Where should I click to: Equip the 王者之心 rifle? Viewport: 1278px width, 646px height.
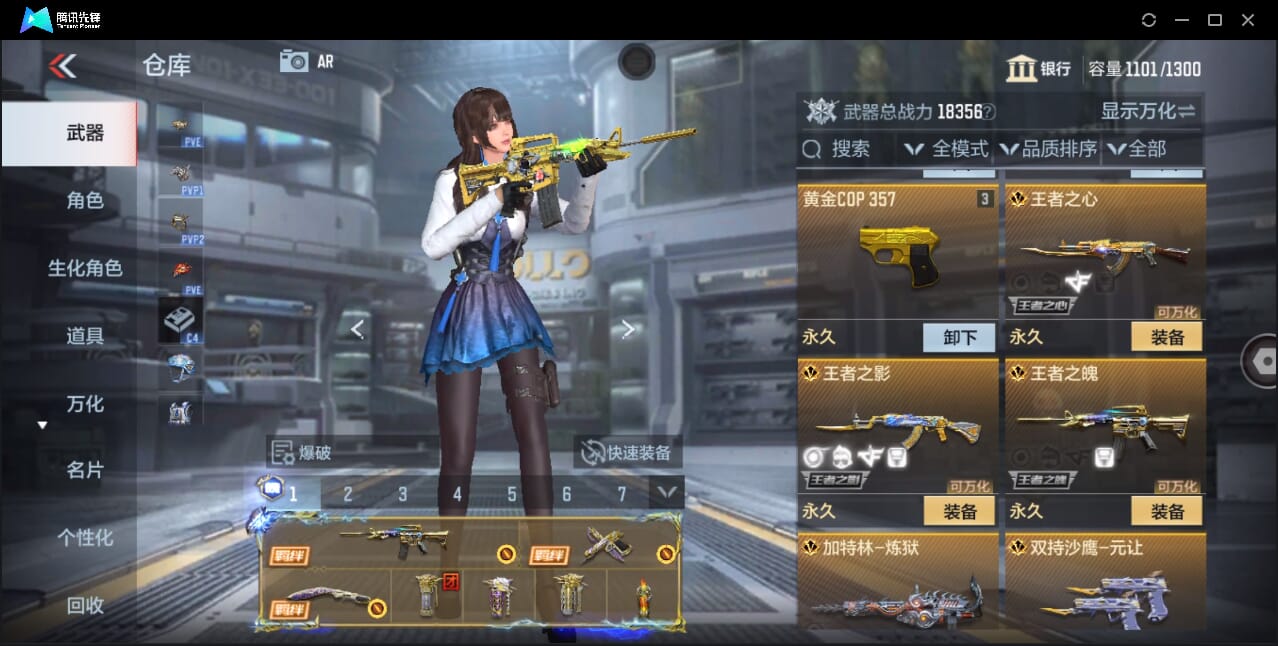coord(1166,337)
